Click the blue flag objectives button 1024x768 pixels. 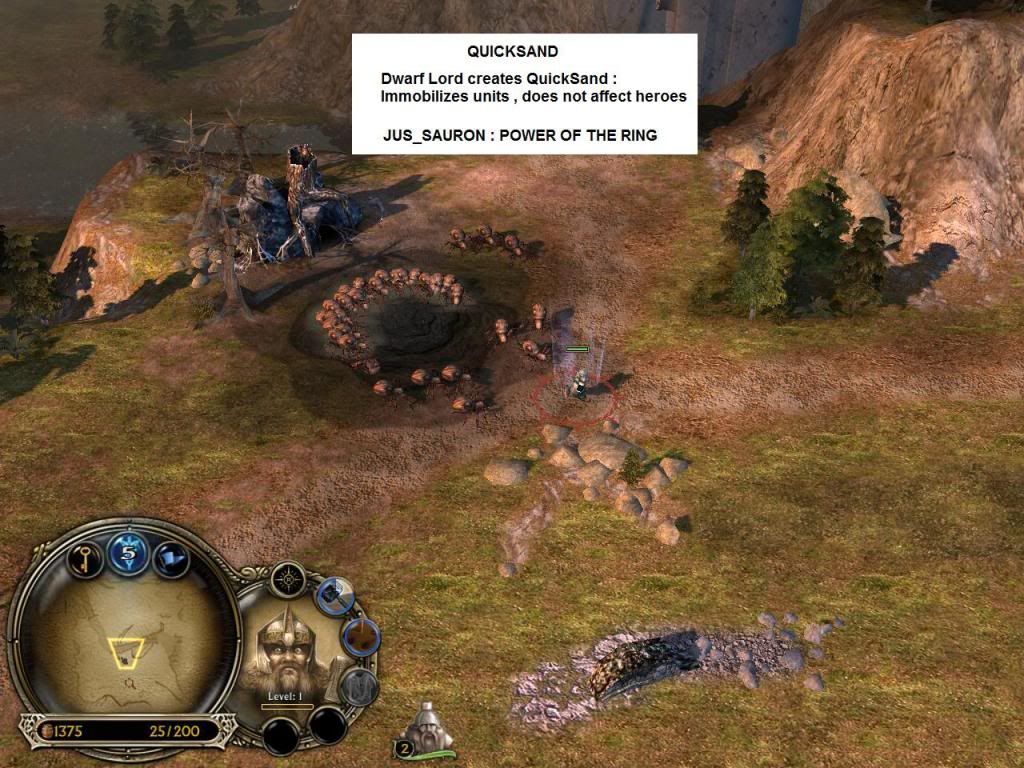(x=171, y=556)
